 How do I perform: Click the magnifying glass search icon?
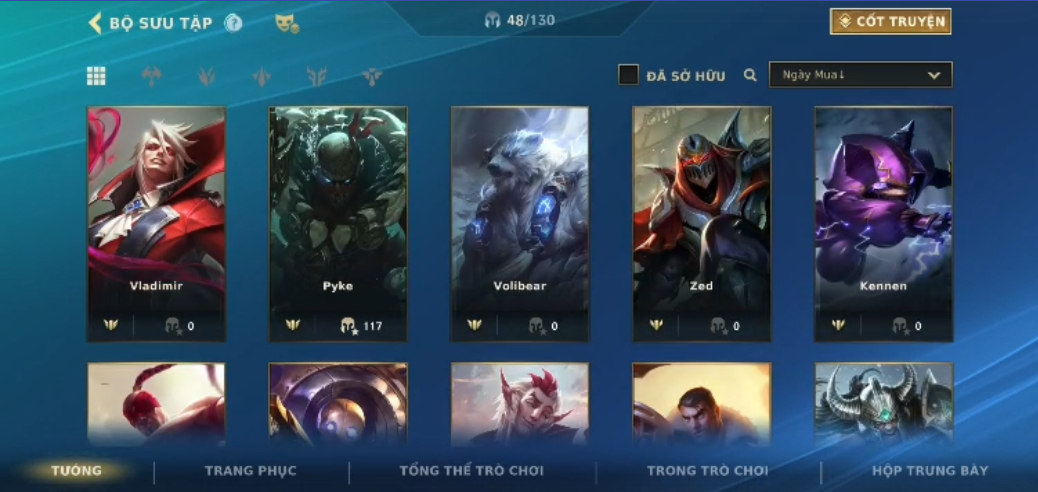(750, 75)
